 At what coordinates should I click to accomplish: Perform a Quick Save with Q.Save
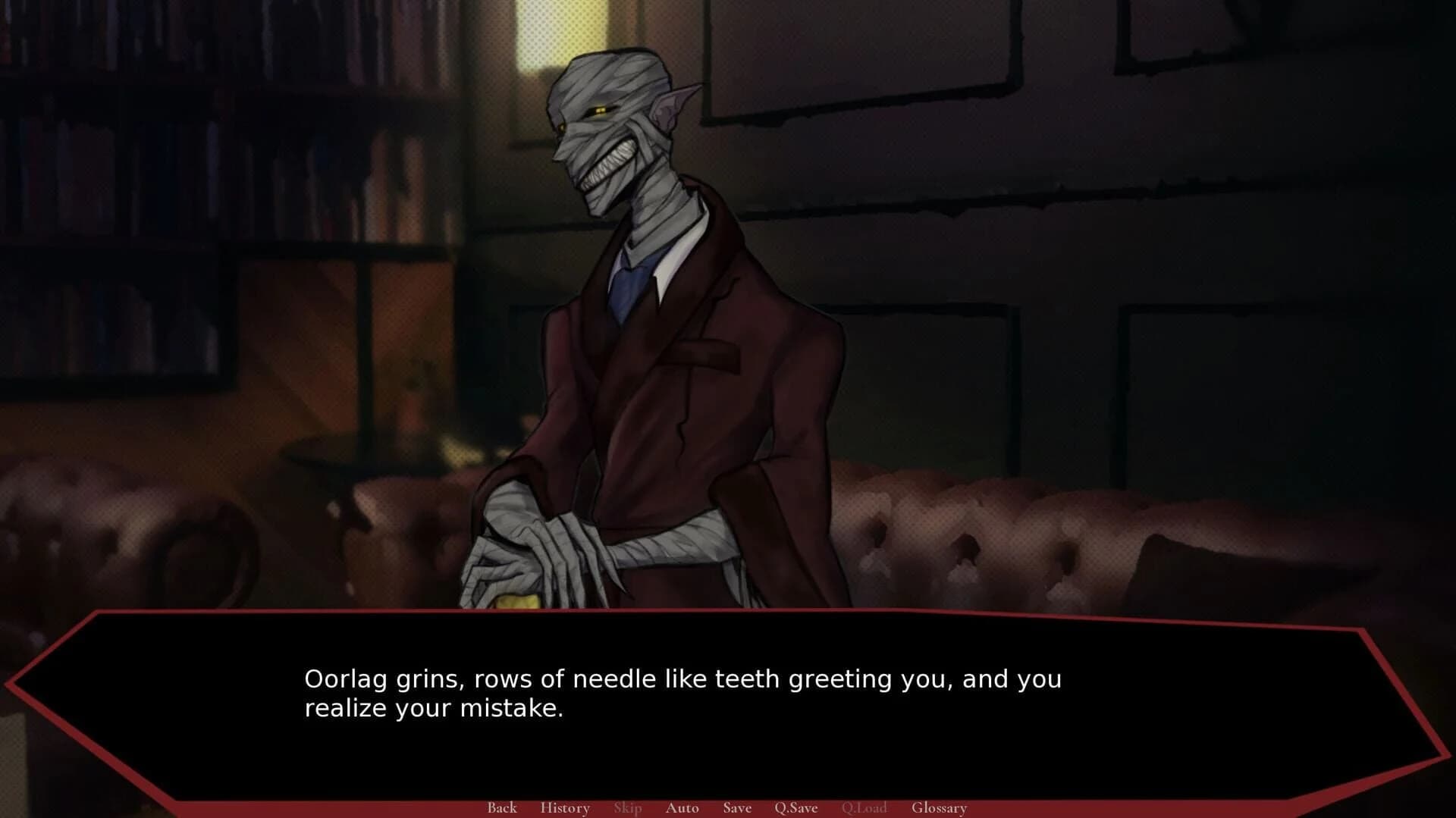pyautogui.click(x=795, y=808)
